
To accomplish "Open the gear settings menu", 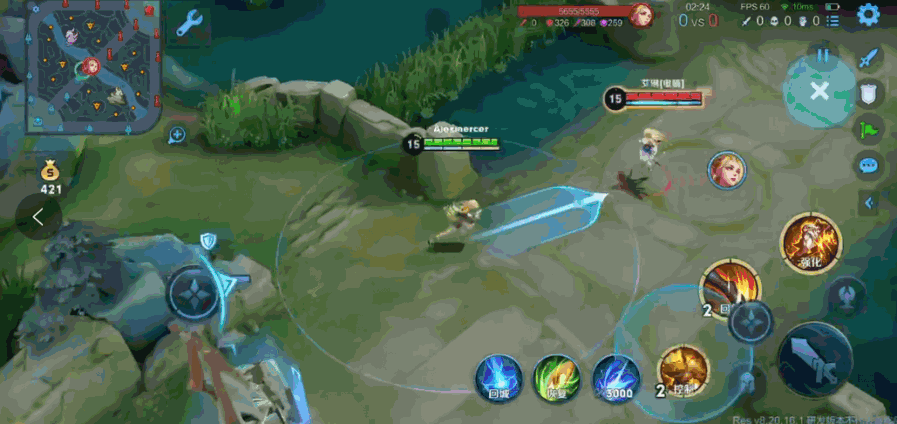I will click(x=868, y=19).
